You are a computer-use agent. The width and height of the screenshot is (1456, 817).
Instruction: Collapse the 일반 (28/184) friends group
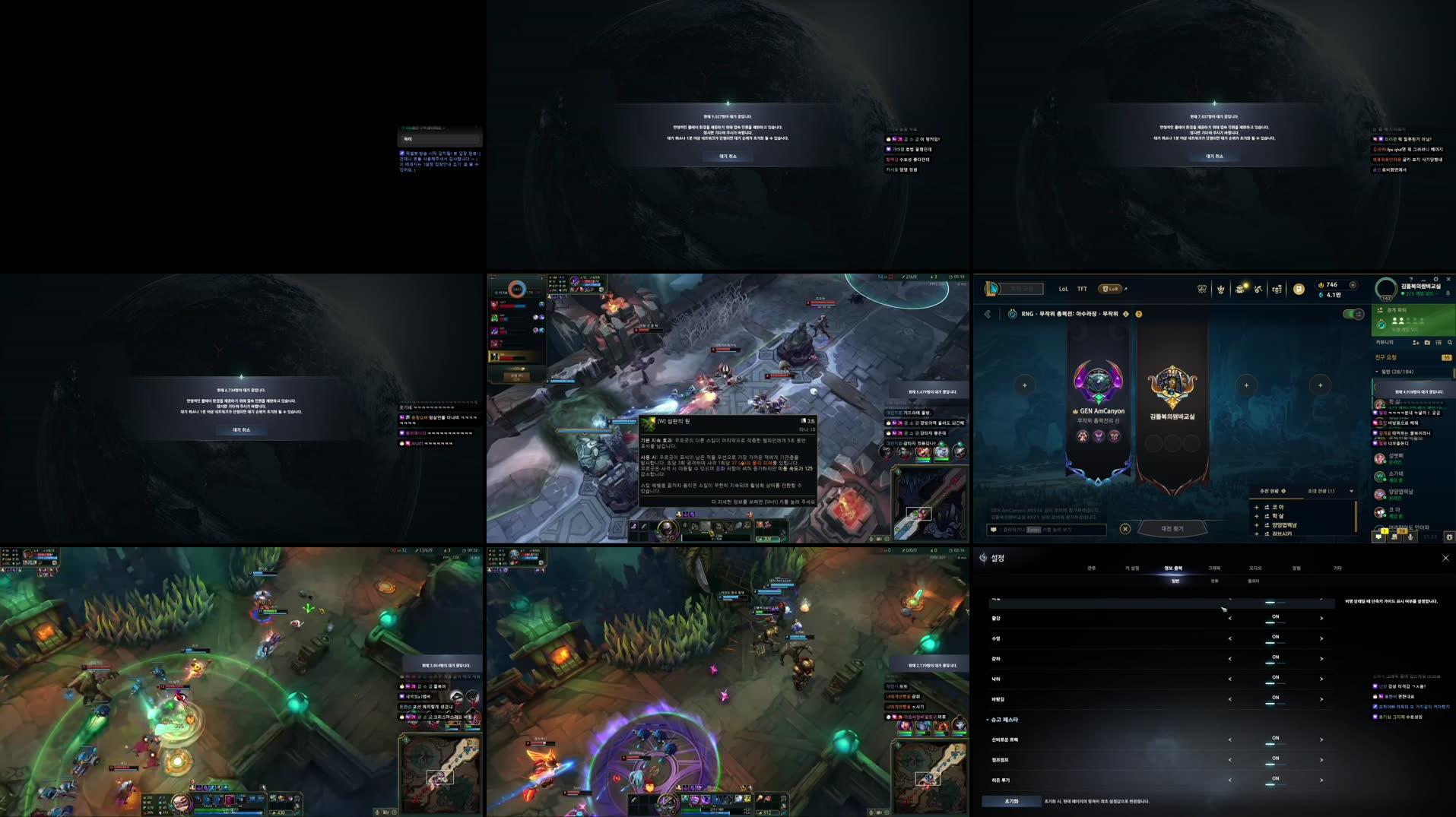pyautogui.click(x=1377, y=372)
